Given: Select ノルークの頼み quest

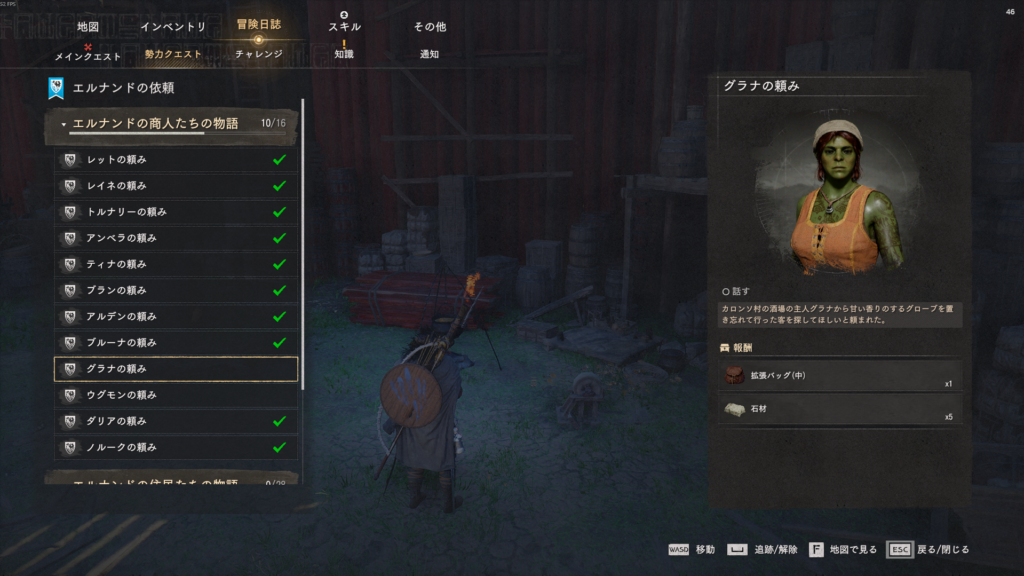Looking at the screenshot, I should (175, 447).
